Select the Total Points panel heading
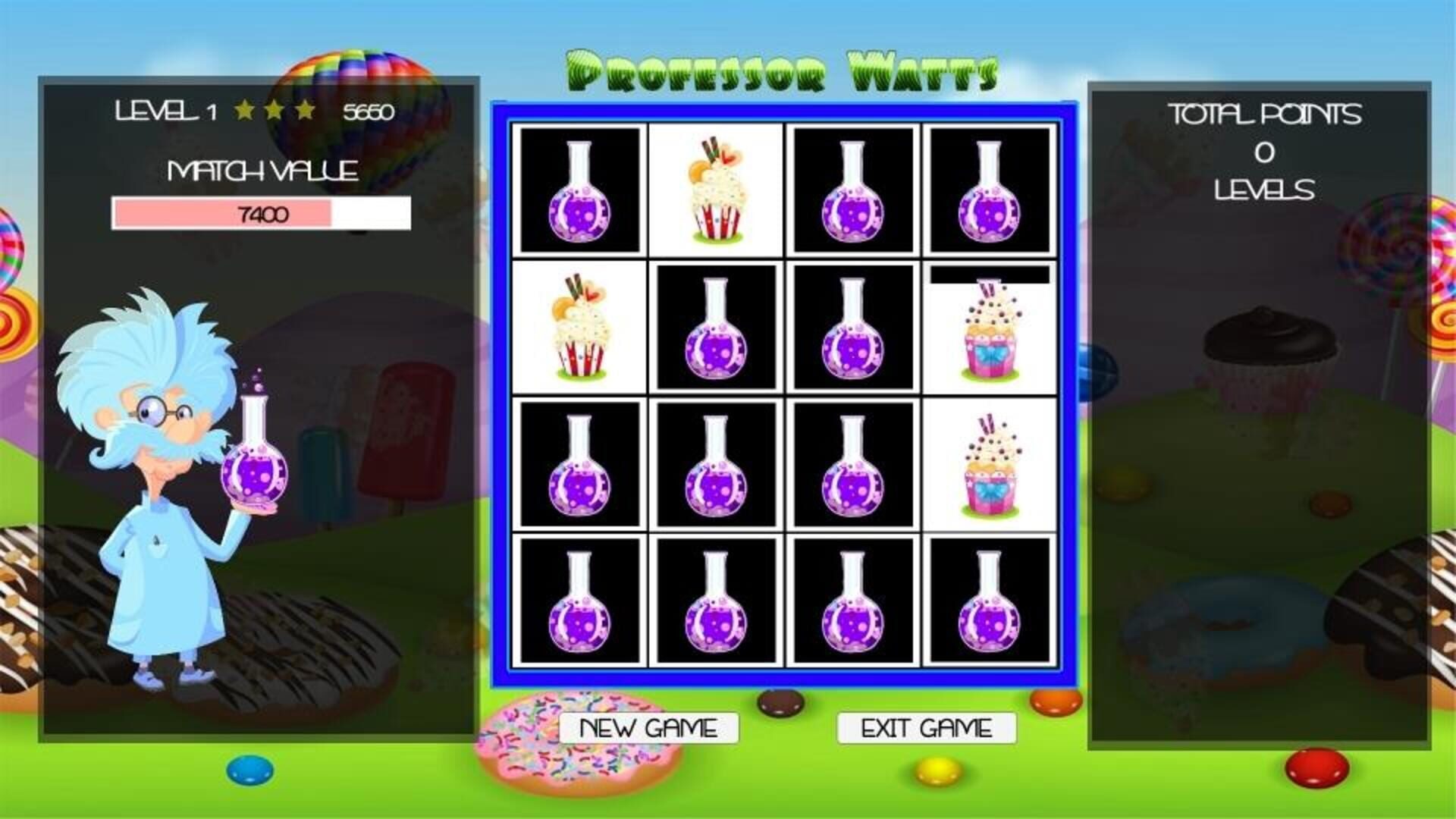Viewport: 1456px width, 819px height. 1265,115
